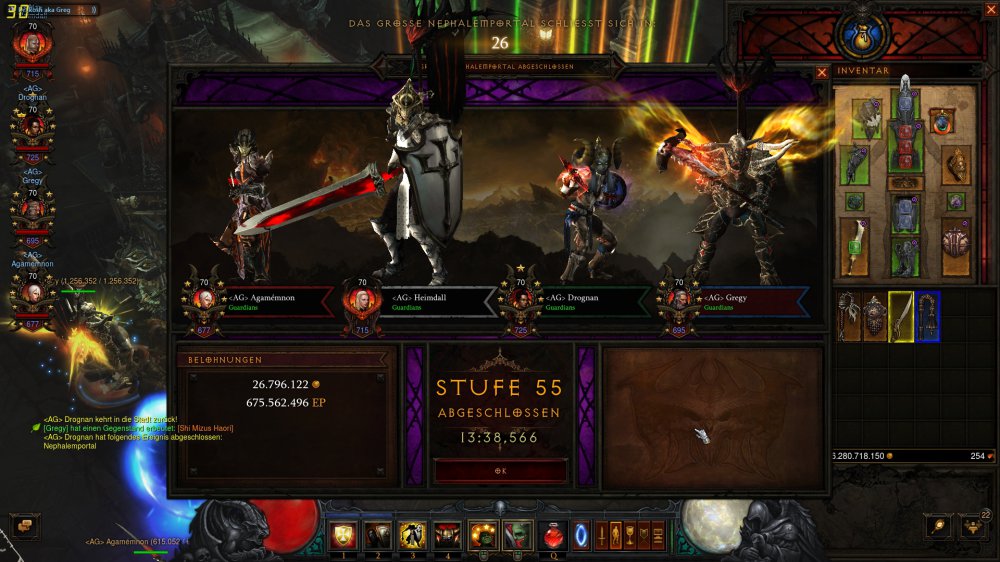Select the equipped amulet slot
1000x562 pixels.
pyautogui.click(x=940, y=122)
